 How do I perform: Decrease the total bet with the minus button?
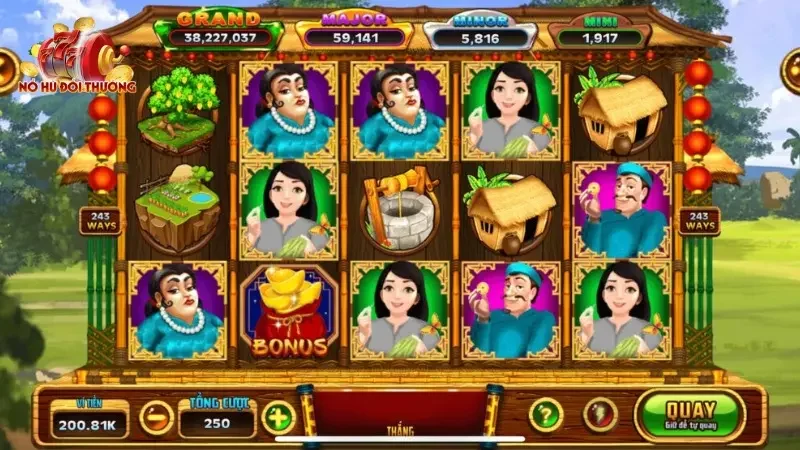(x=156, y=416)
